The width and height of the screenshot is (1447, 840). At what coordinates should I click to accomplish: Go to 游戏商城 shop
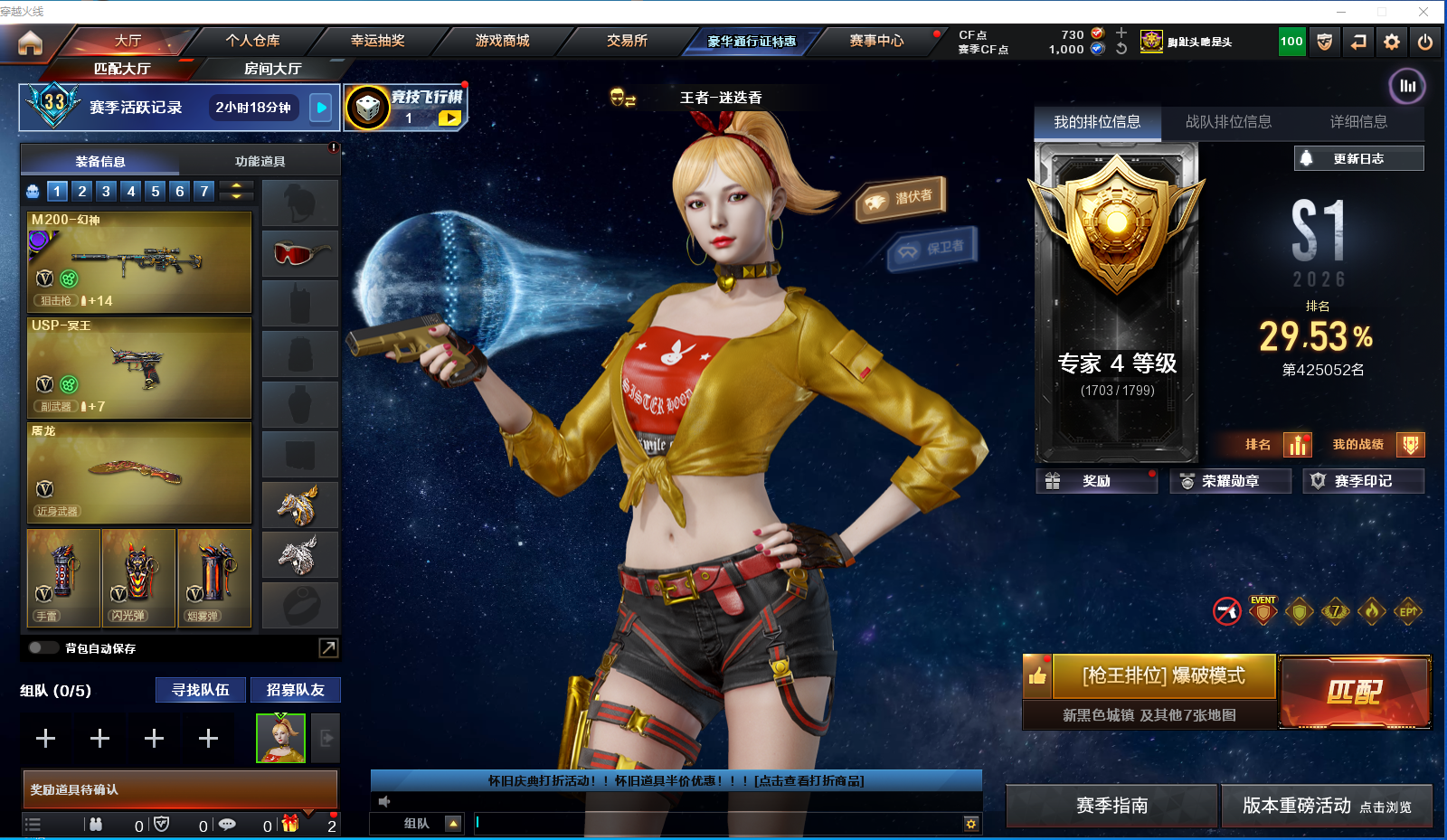(502, 41)
